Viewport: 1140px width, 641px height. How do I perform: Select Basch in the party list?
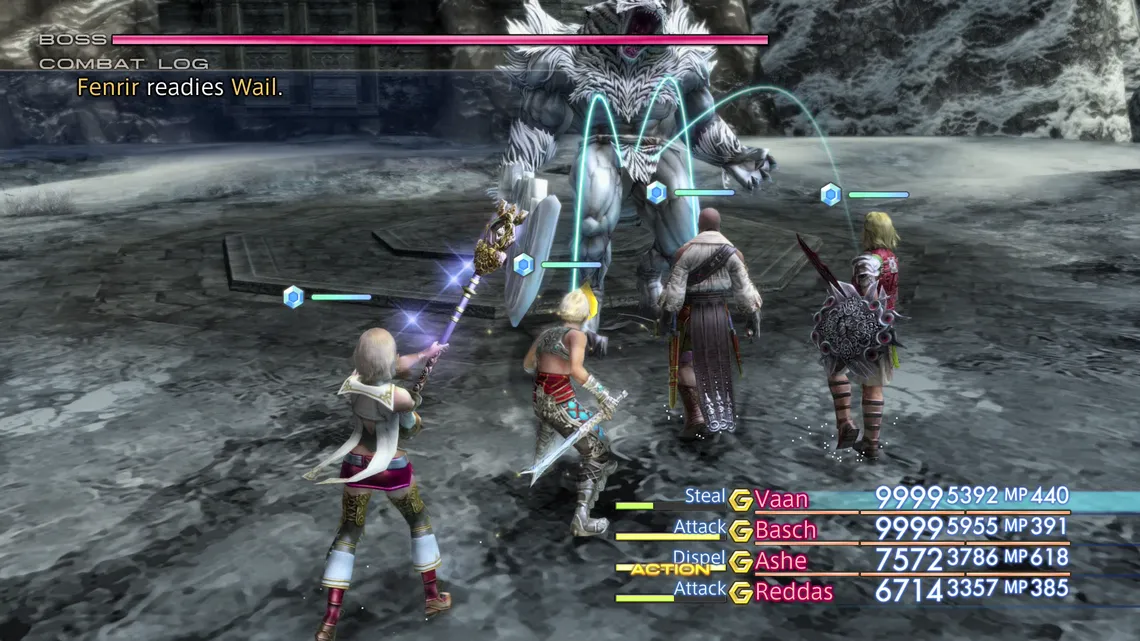coord(786,530)
